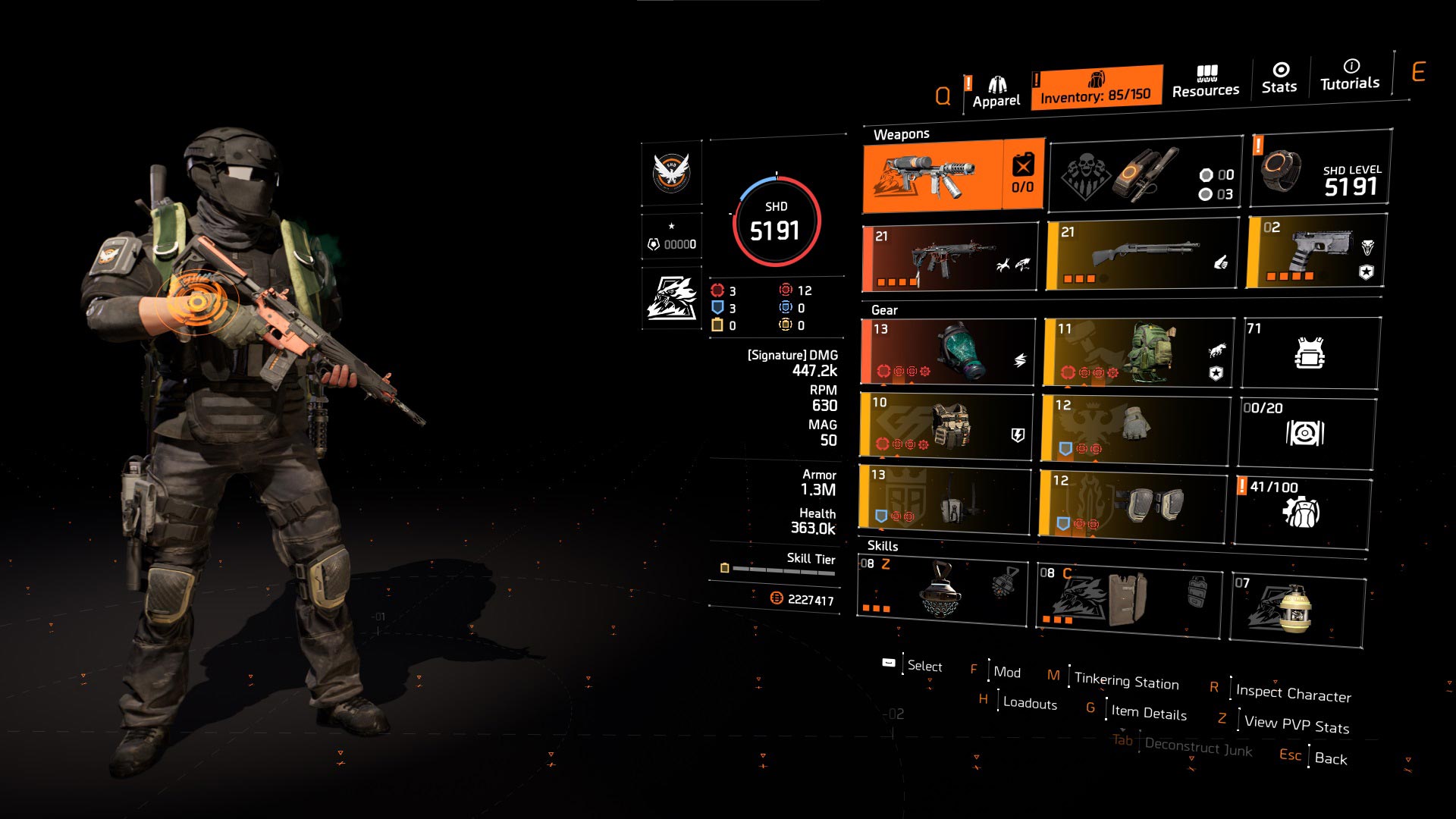
Task: Show the Tutorials tab
Action: [1350, 75]
